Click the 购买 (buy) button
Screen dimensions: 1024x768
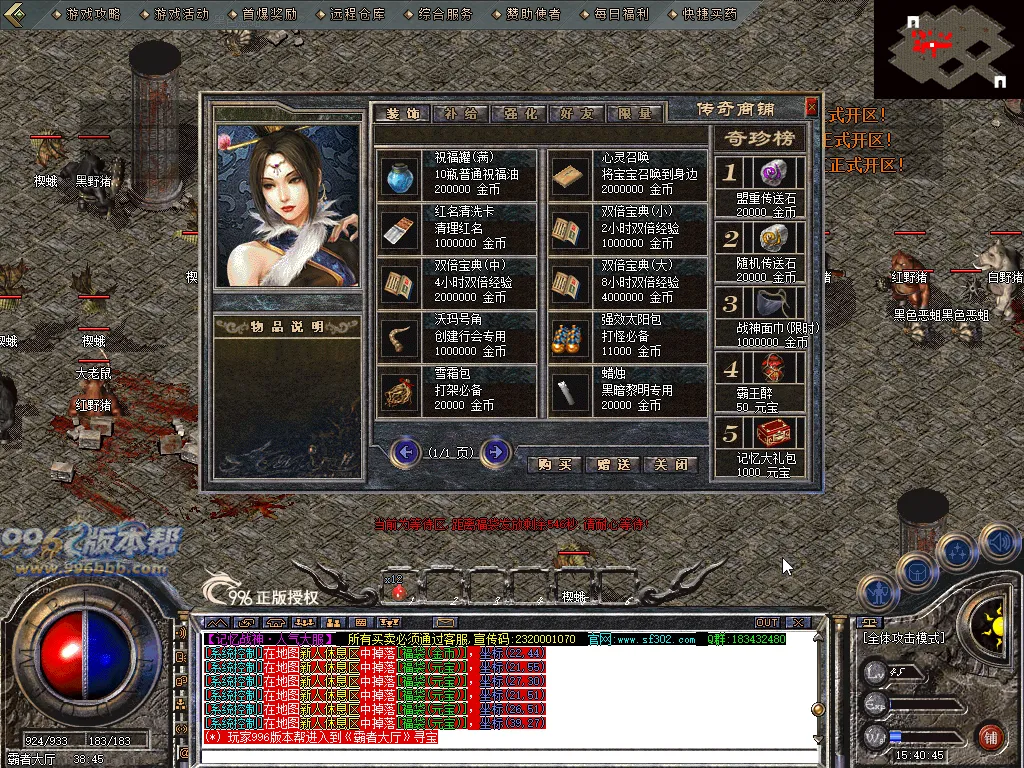tap(554, 465)
